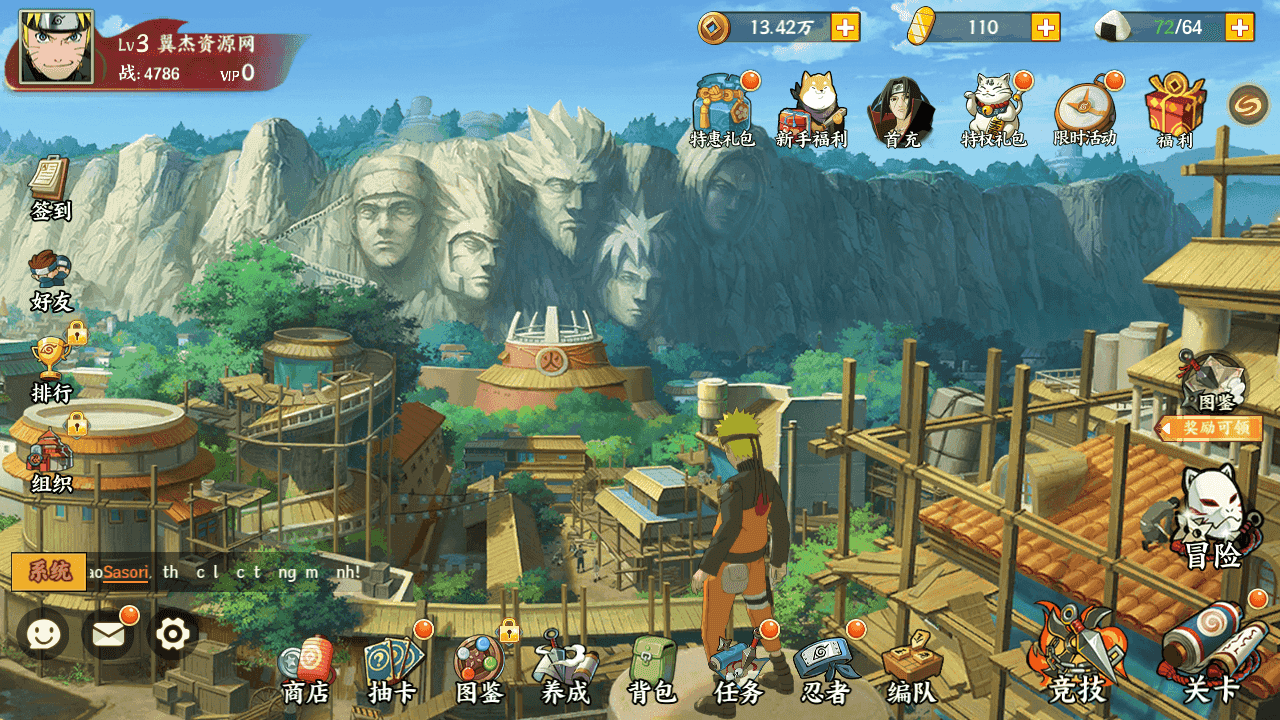Open the 限时活动 limited-time events

tap(1084, 110)
